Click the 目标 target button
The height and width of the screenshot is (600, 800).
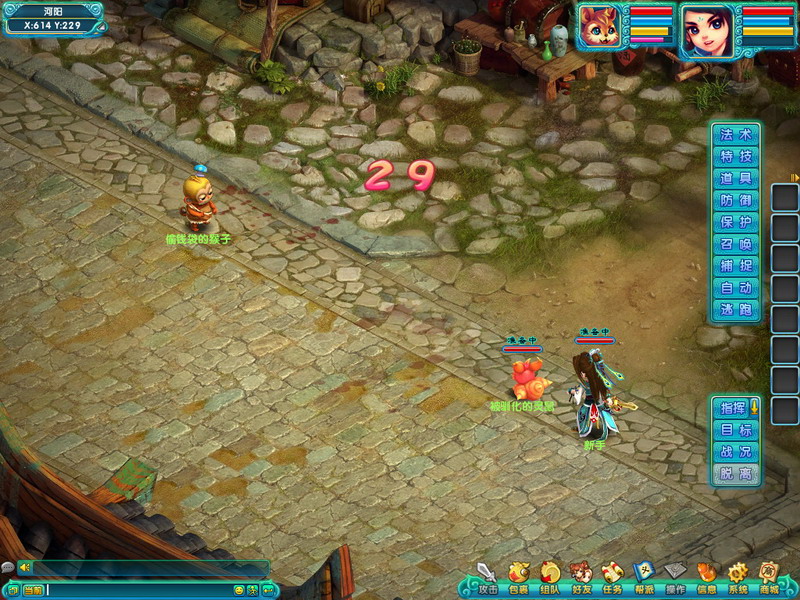[x=736, y=430]
